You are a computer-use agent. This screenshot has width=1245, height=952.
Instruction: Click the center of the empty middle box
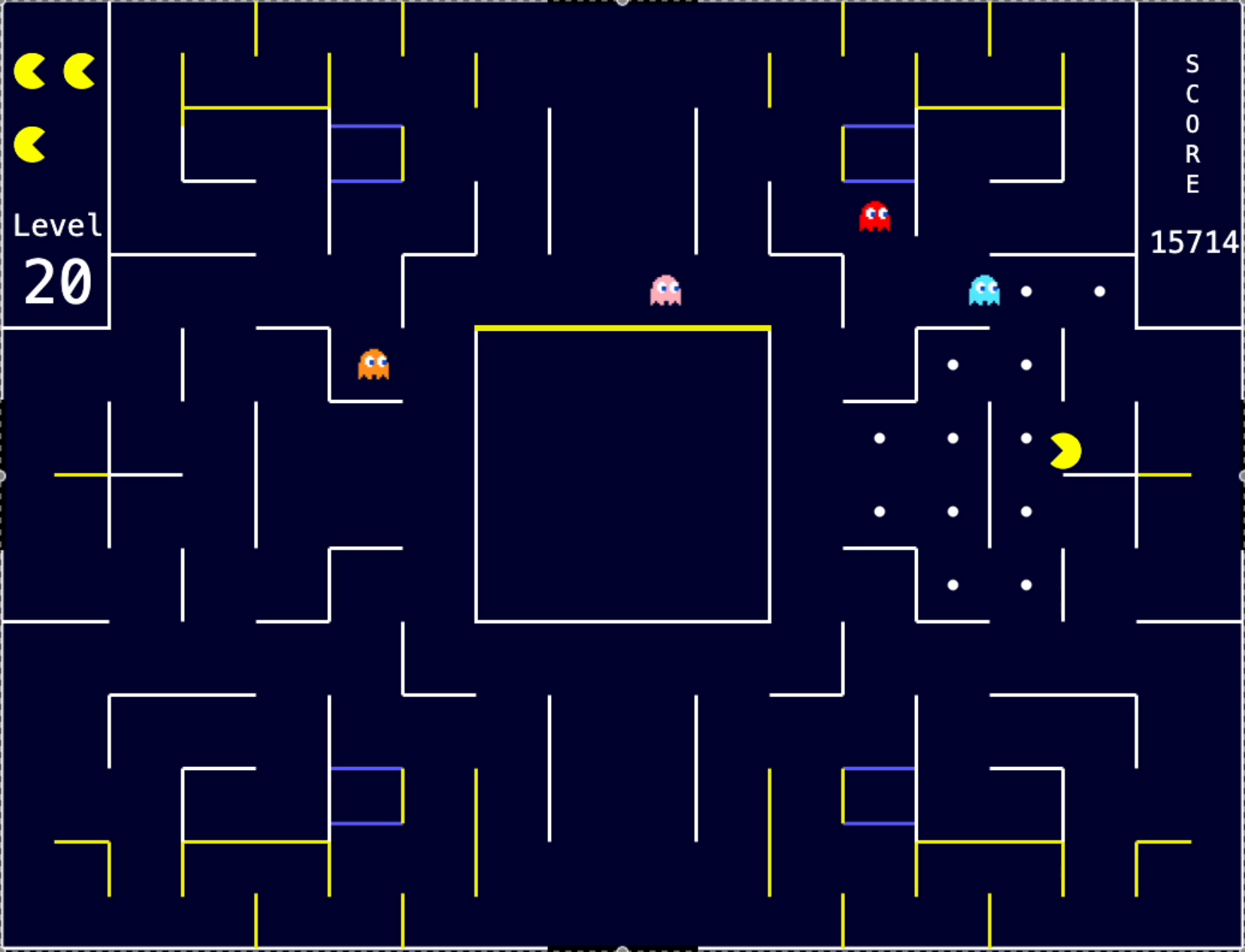pyautogui.click(x=622, y=474)
